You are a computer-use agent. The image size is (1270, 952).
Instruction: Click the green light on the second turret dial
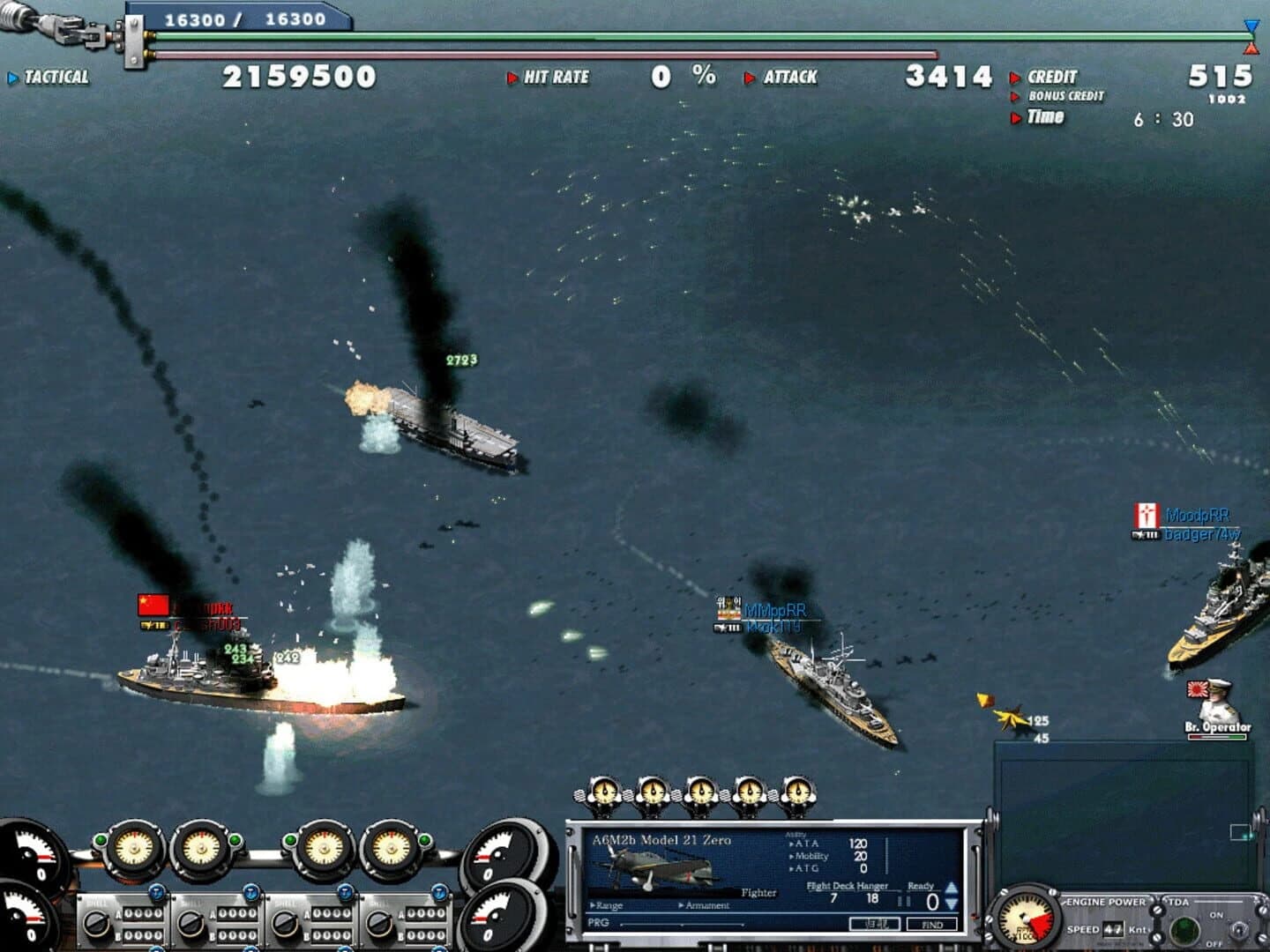point(234,840)
